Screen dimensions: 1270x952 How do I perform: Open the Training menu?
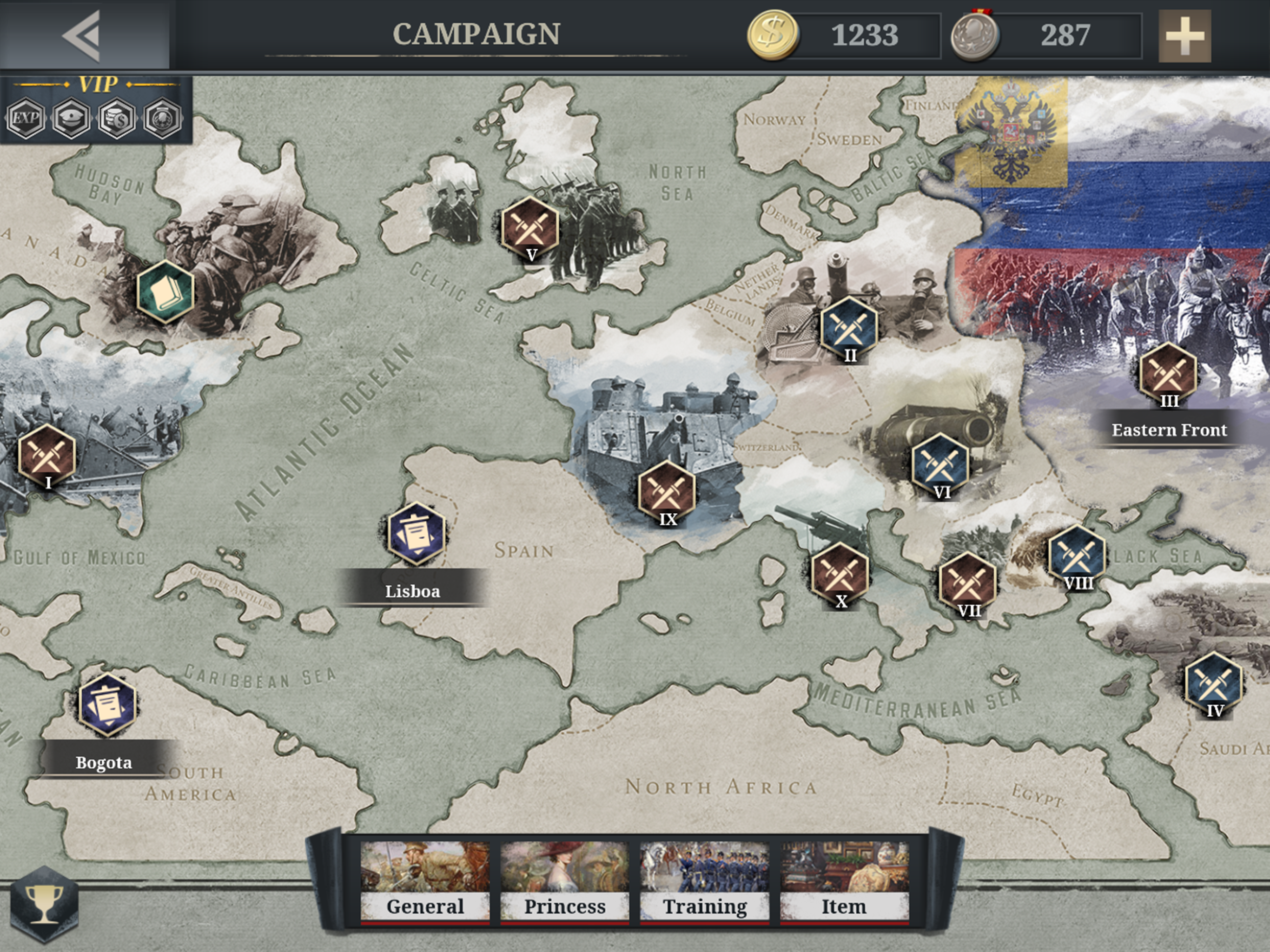click(704, 880)
